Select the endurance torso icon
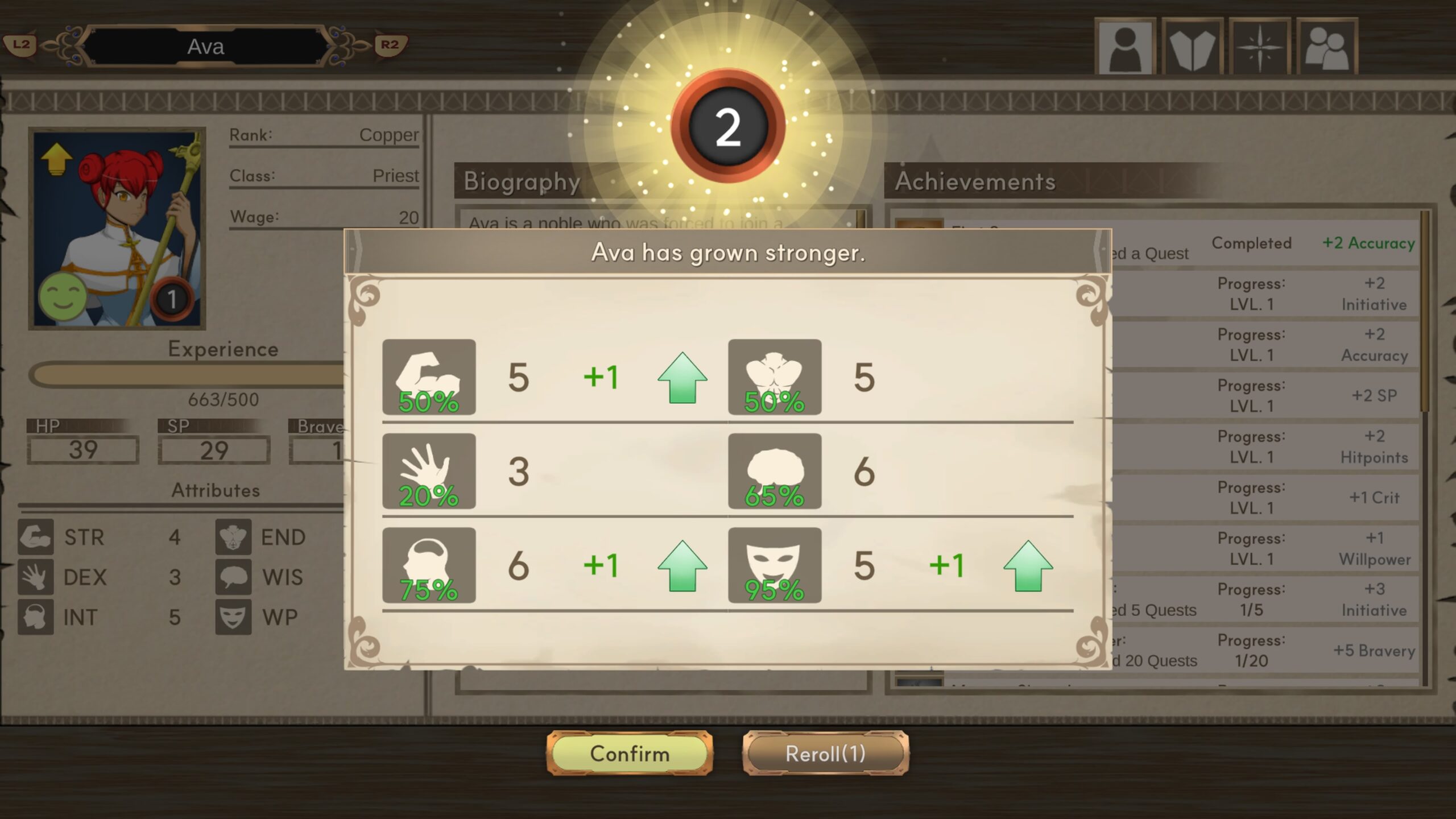The height and width of the screenshot is (819, 1456). (775, 377)
